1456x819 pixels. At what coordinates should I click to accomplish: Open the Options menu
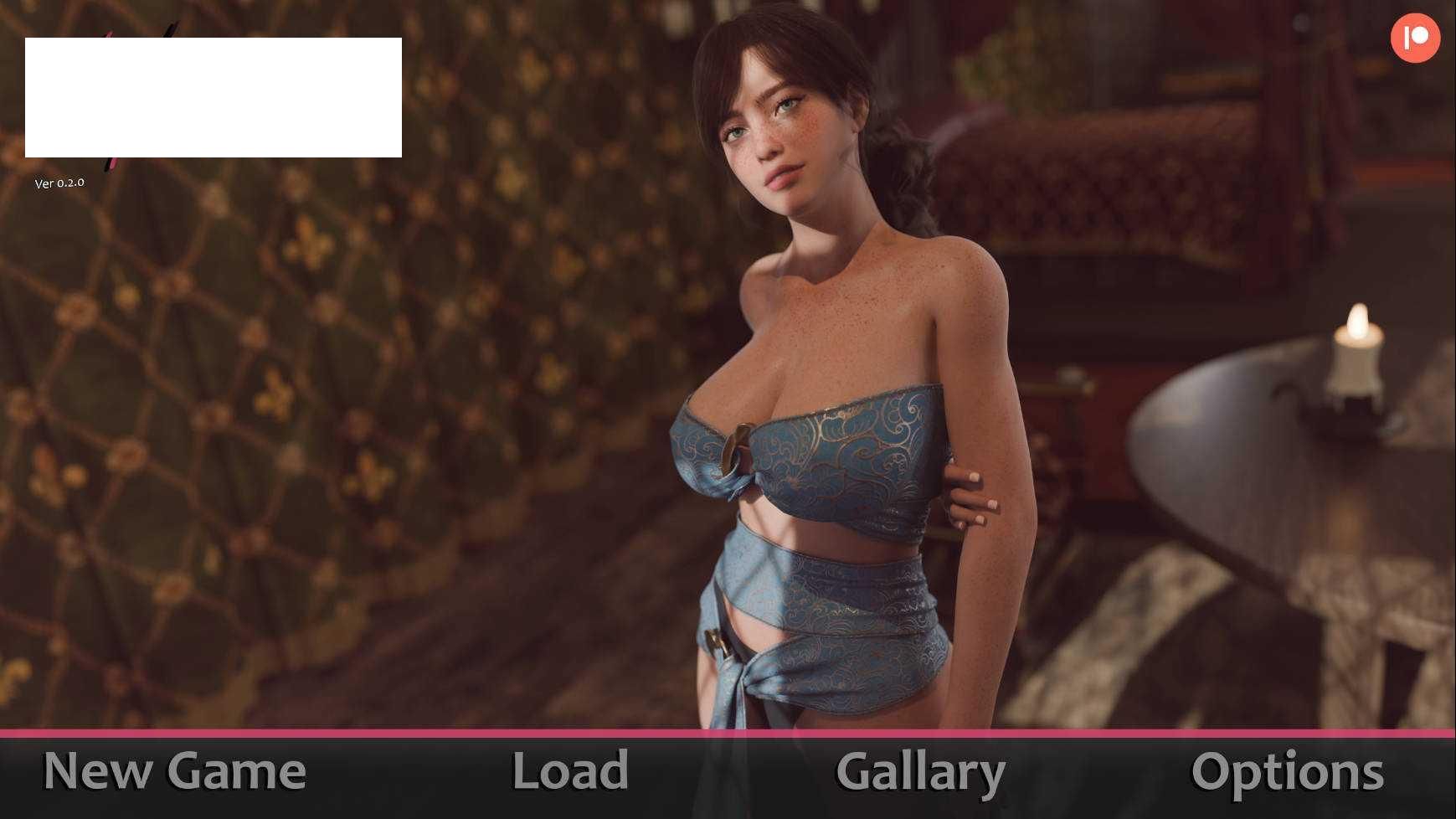[1287, 773]
